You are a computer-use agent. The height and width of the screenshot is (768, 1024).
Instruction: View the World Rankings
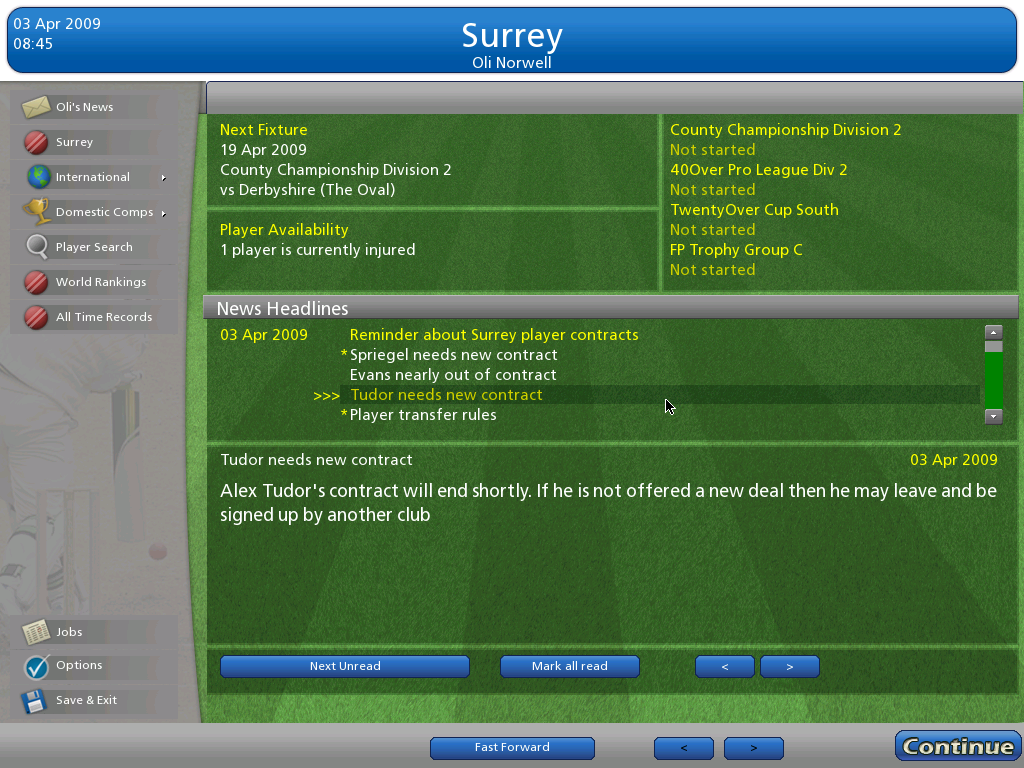[x=100, y=282]
